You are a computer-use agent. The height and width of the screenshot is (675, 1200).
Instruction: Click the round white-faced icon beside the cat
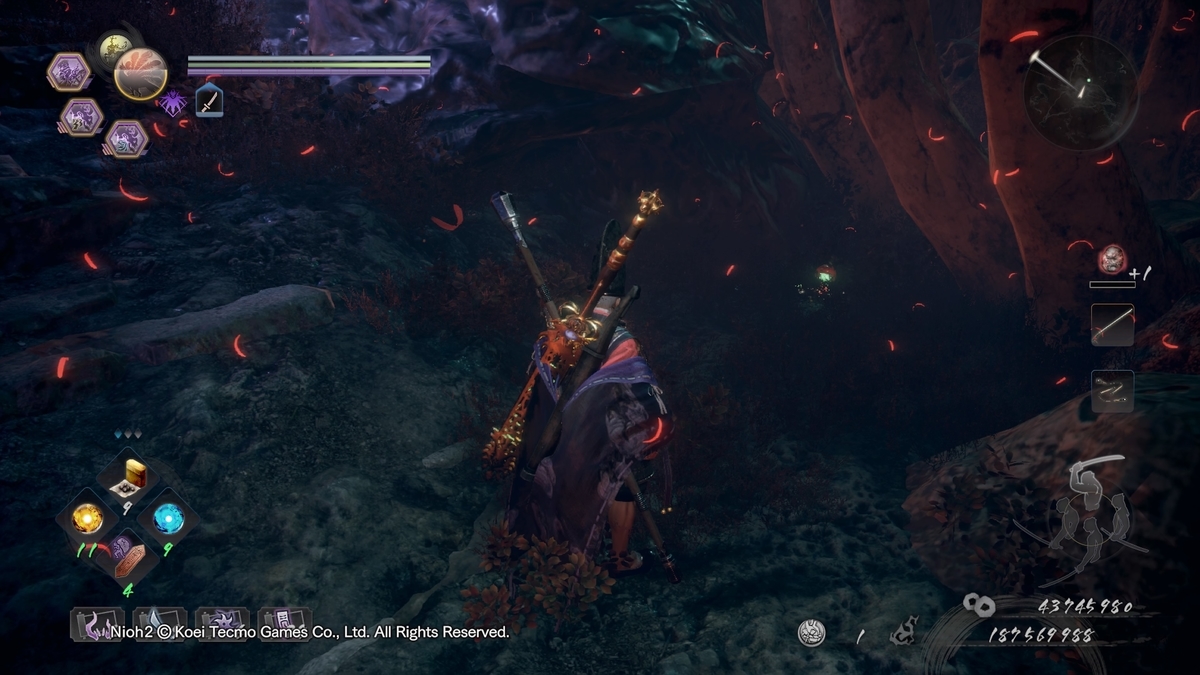pos(811,632)
